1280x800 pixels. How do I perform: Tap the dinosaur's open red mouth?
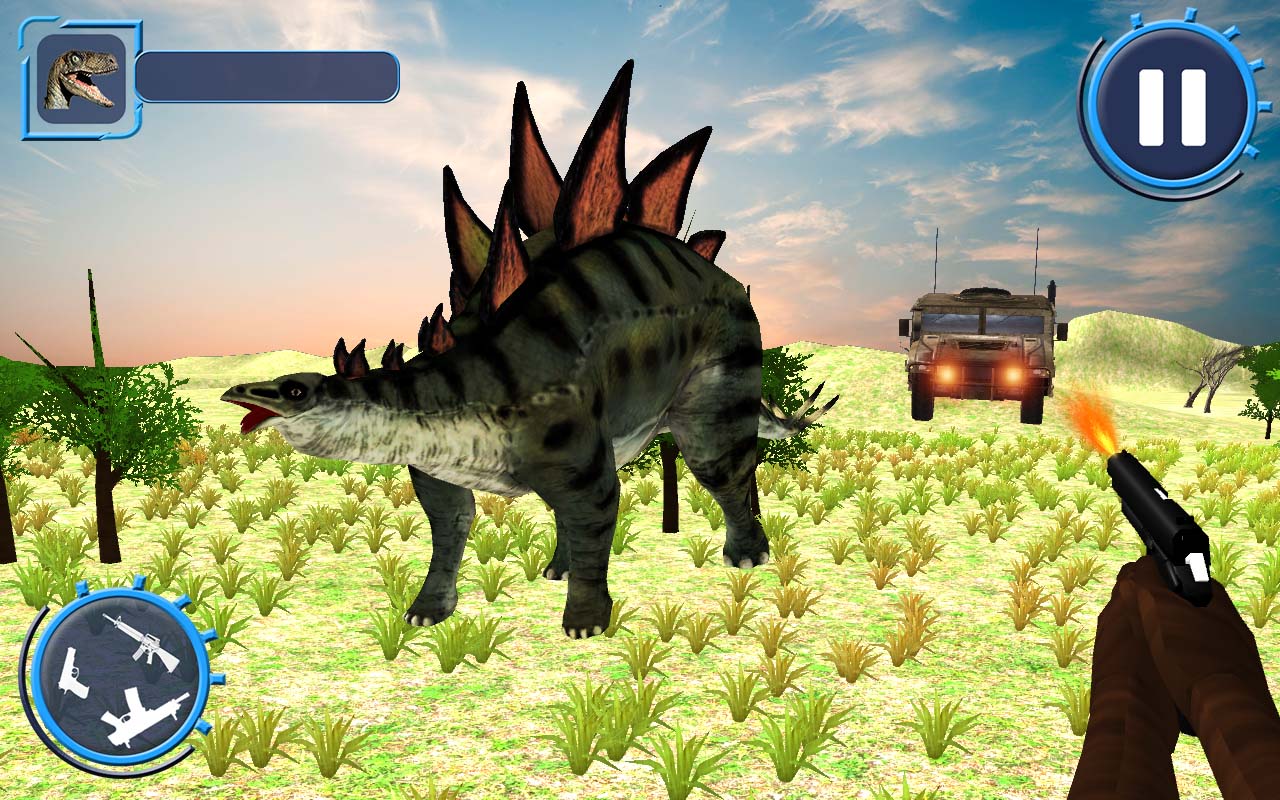coord(253,415)
